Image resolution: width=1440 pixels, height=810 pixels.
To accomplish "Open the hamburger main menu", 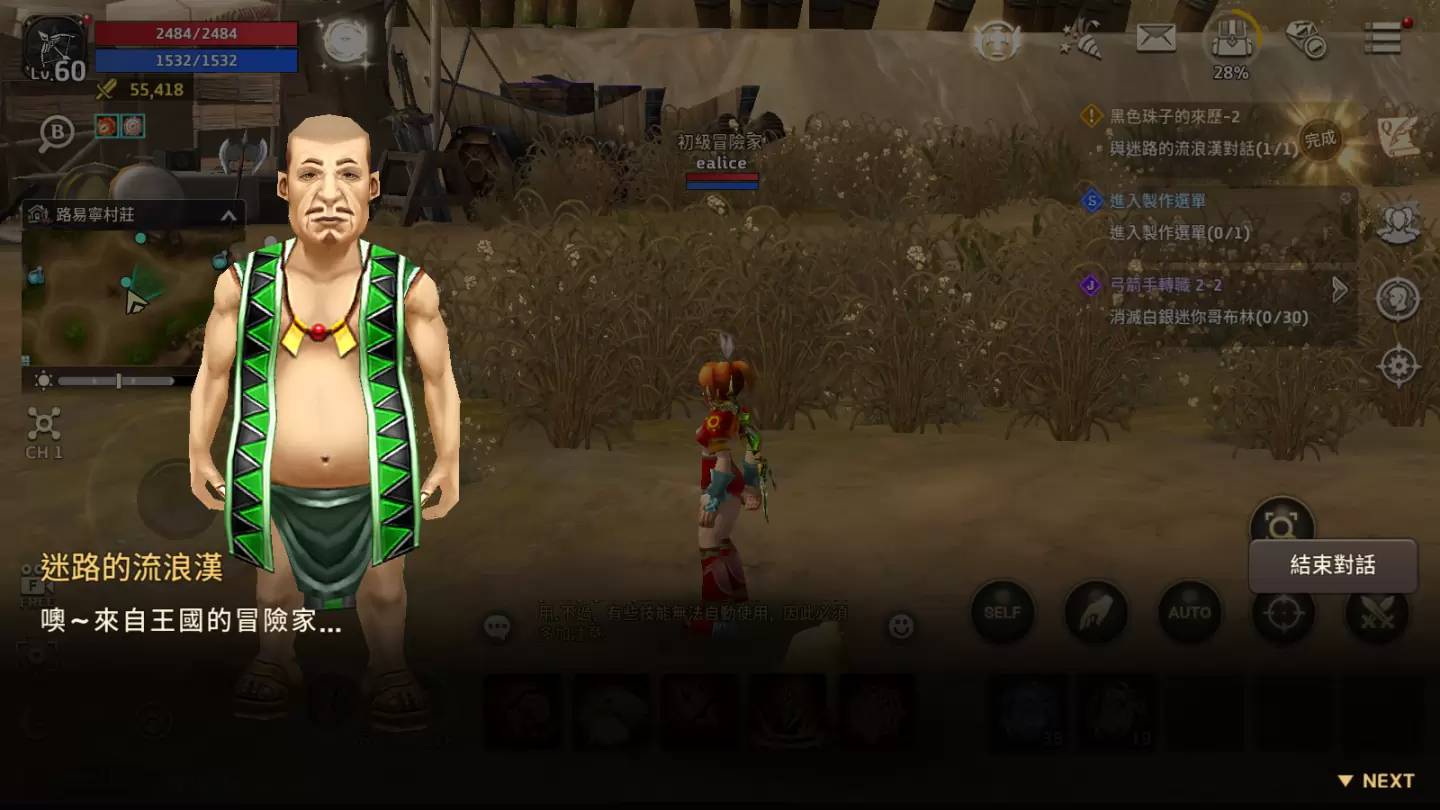I will coord(1383,39).
